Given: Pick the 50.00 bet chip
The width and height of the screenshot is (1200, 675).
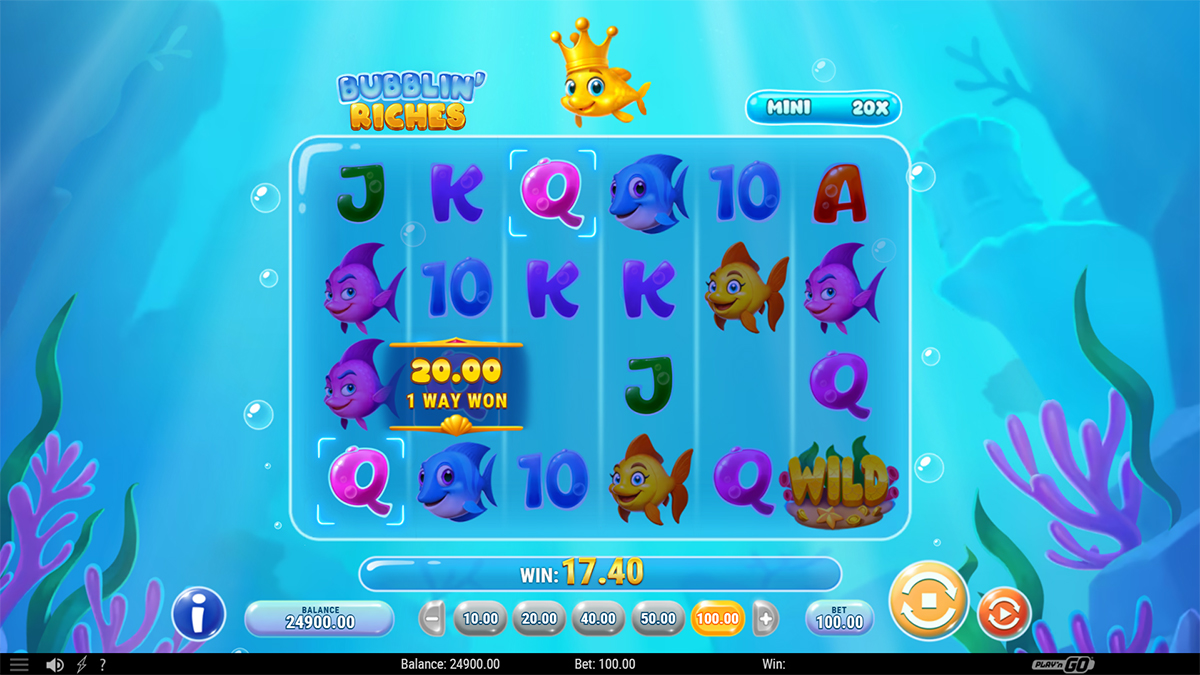Looking at the screenshot, I should coord(658,618).
